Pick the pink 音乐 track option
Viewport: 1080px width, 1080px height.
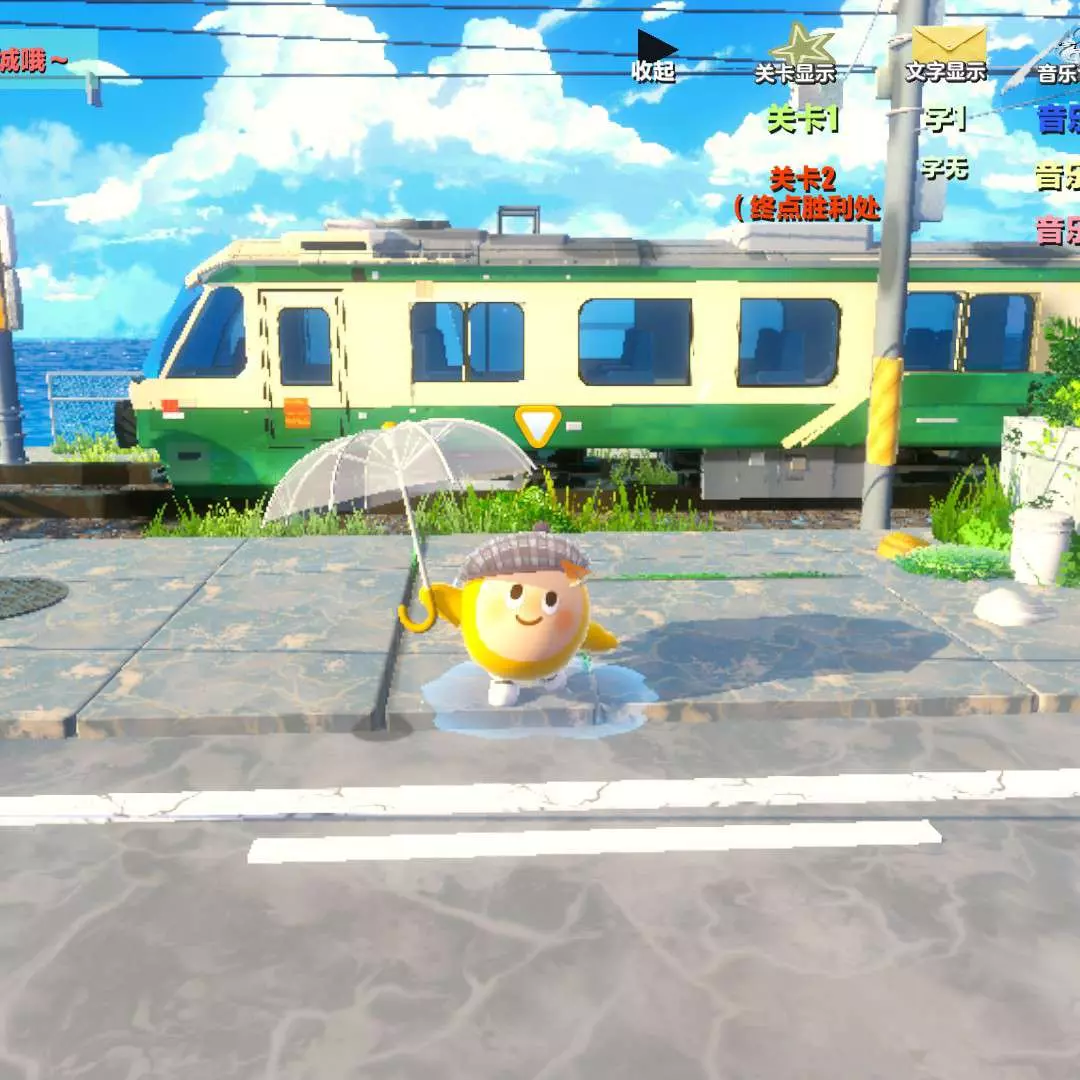click(1058, 231)
